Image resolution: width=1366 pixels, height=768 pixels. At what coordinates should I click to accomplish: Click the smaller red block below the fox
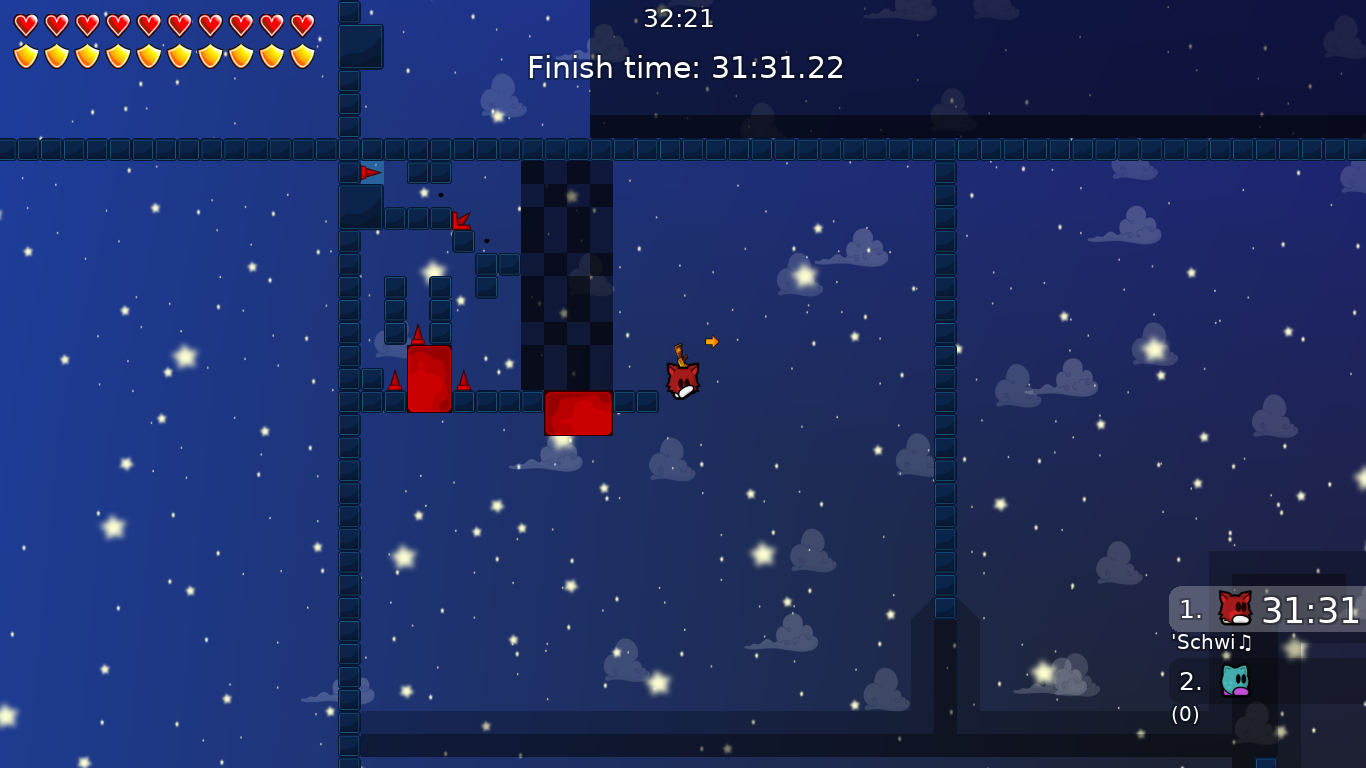click(578, 414)
